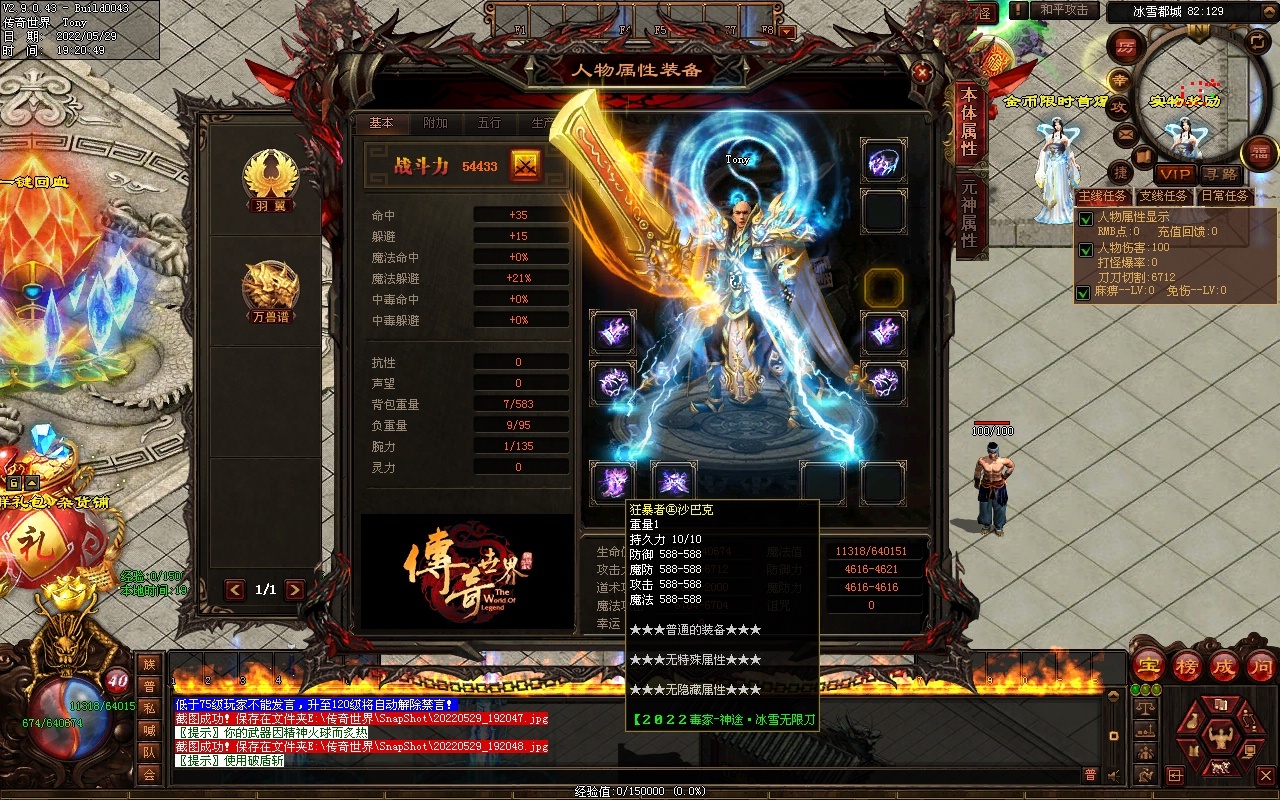Click the 和平攻击 attack mode button
The height and width of the screenshot is (800, 1280).
[x=1063, y=10]
